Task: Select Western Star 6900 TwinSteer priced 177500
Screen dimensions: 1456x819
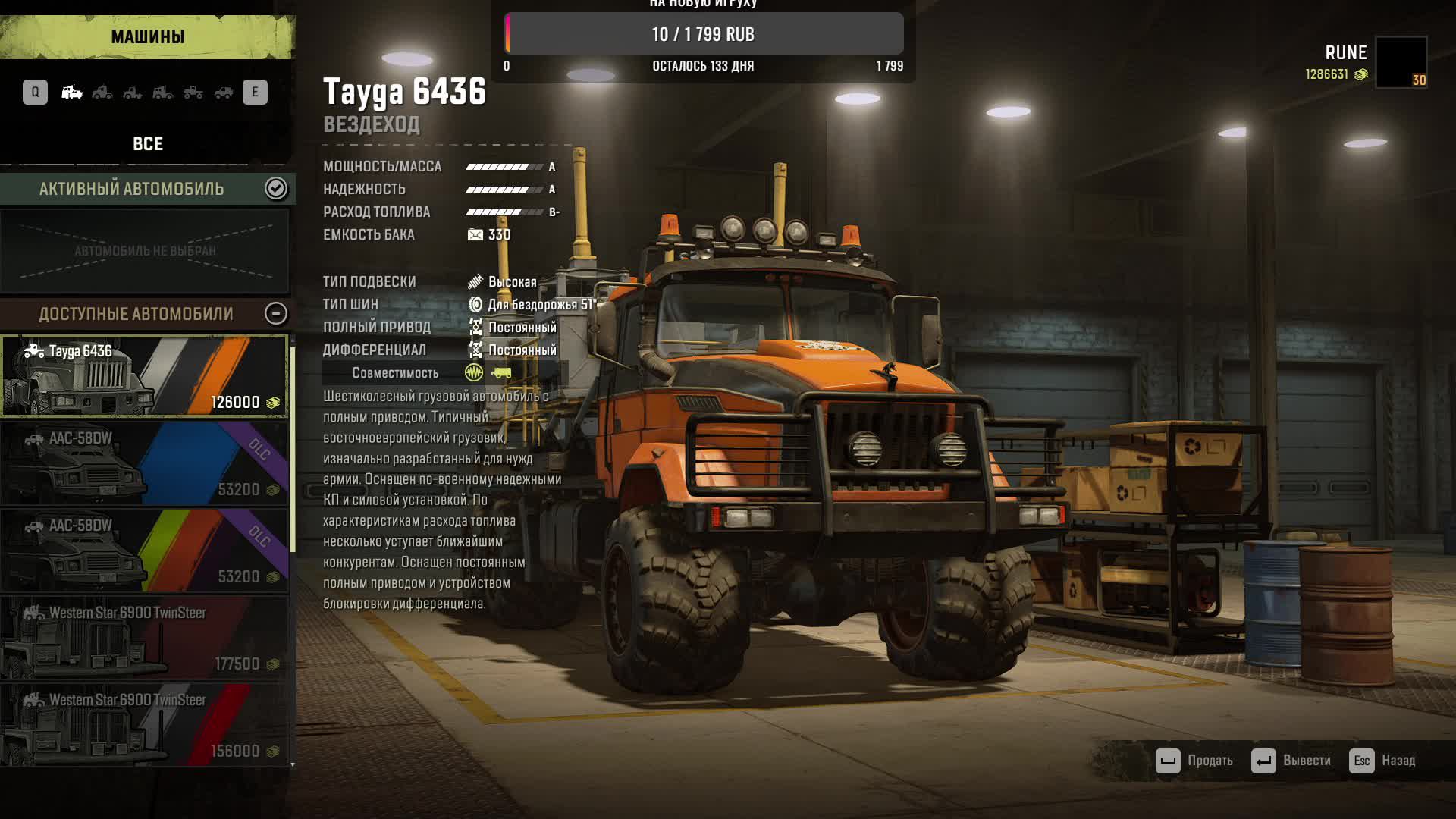Action: [x=144, y=638]
